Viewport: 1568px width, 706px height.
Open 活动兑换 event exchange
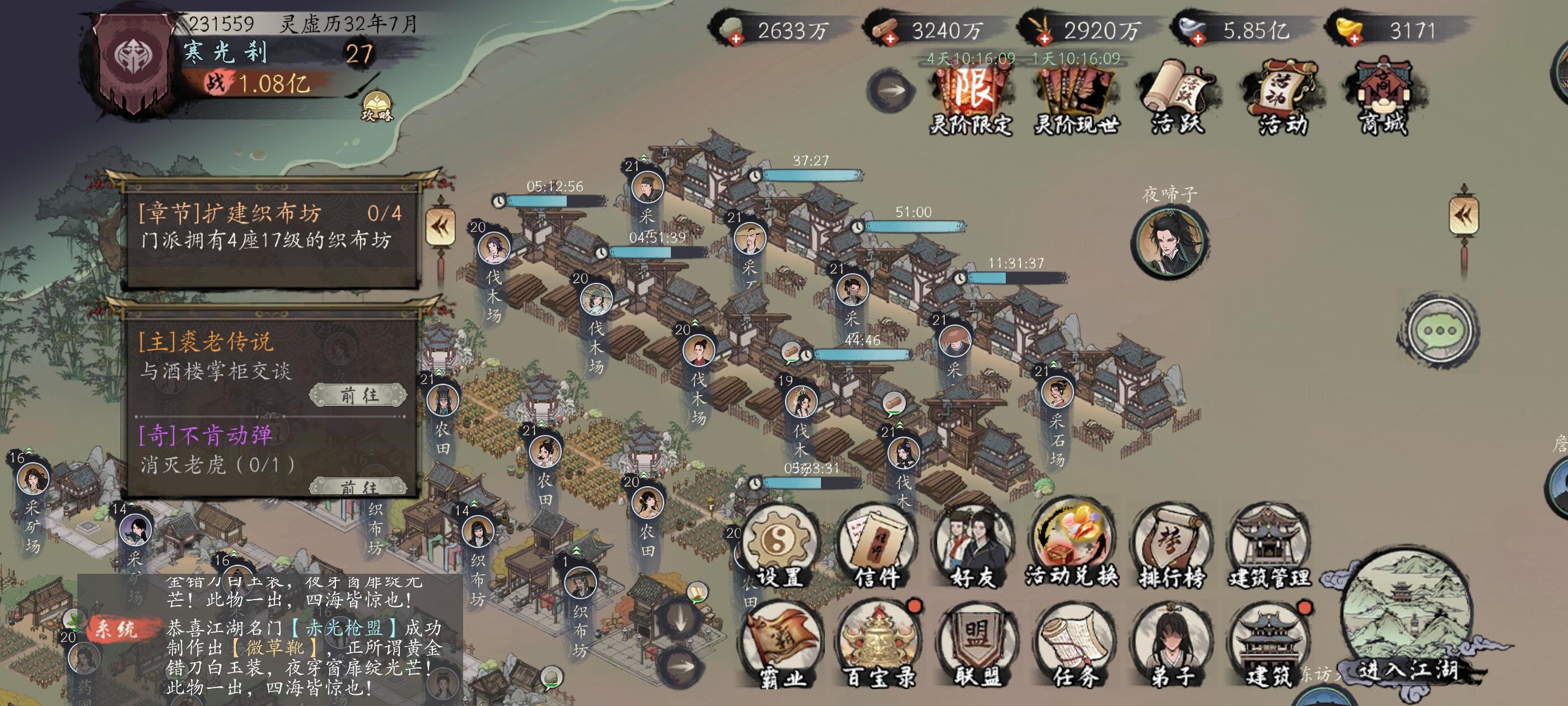pos(1072,545)
